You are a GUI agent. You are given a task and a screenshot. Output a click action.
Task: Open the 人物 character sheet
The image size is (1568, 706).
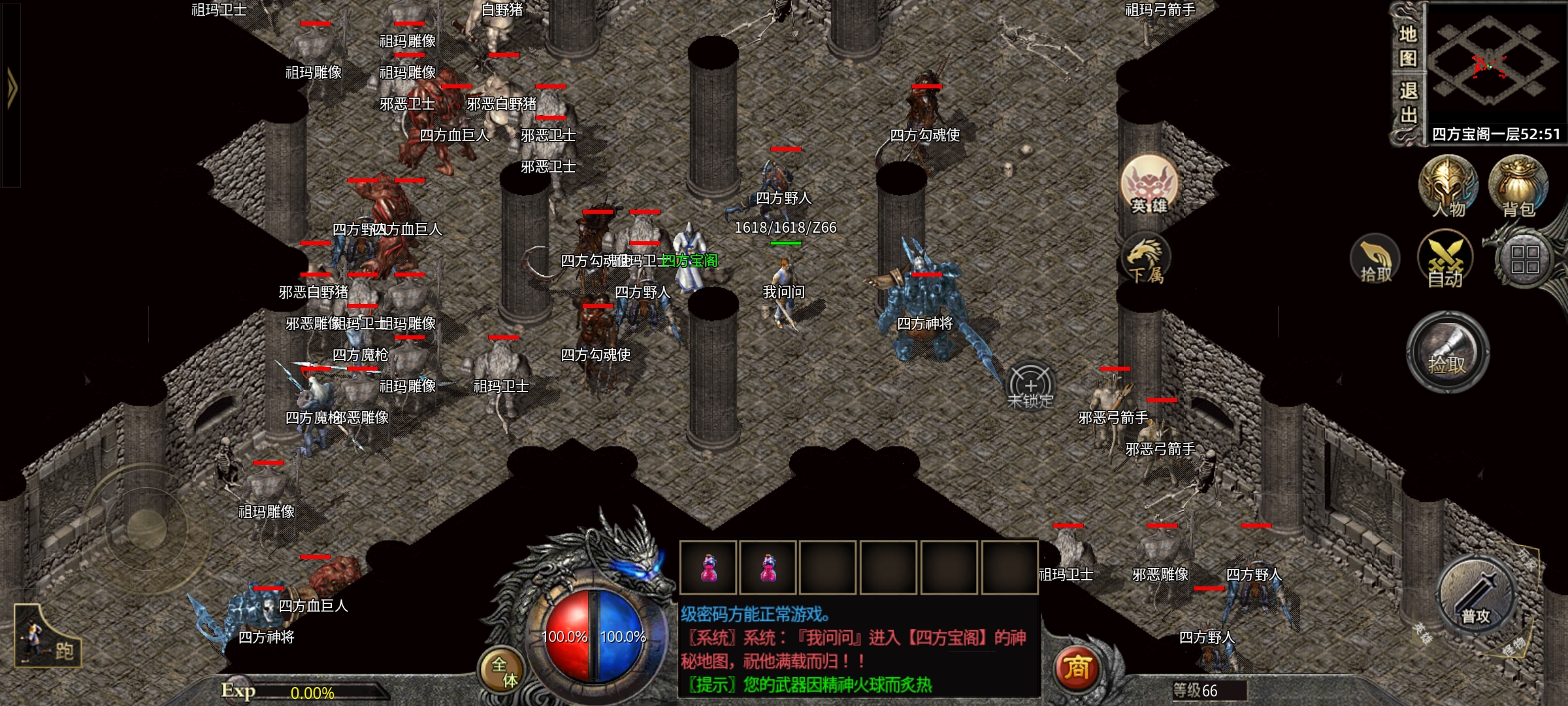[1448, 186]
